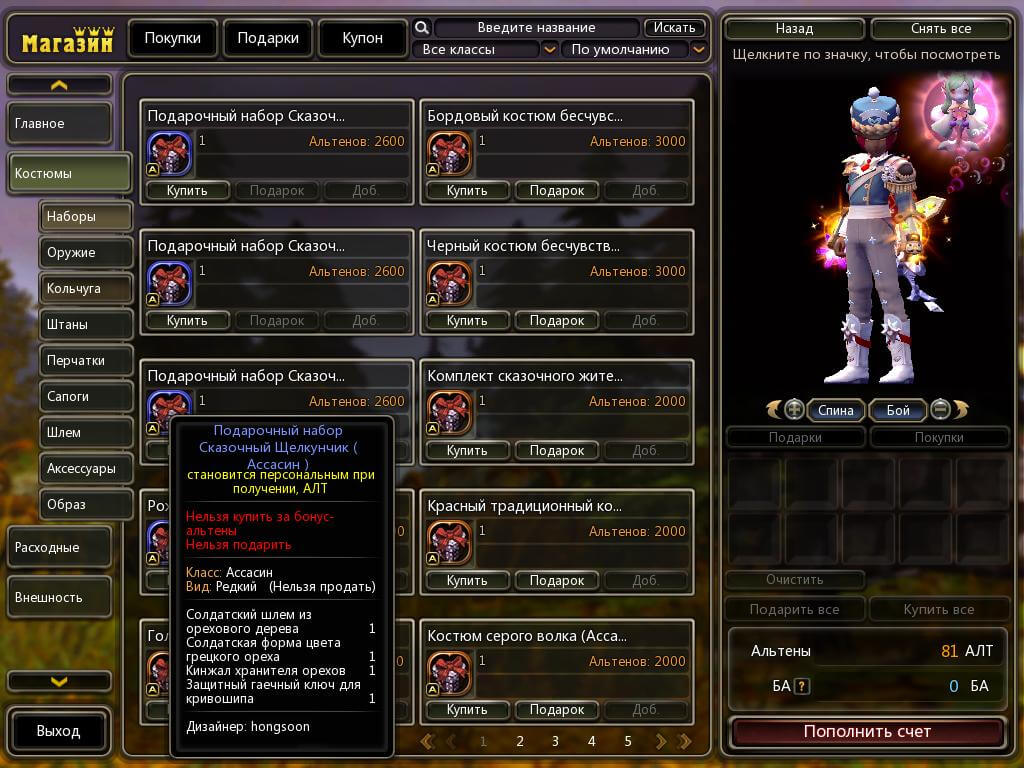Open the Покупки tab at top
The height and width of the screenshot is (768, 1024).
pos(172,39)
